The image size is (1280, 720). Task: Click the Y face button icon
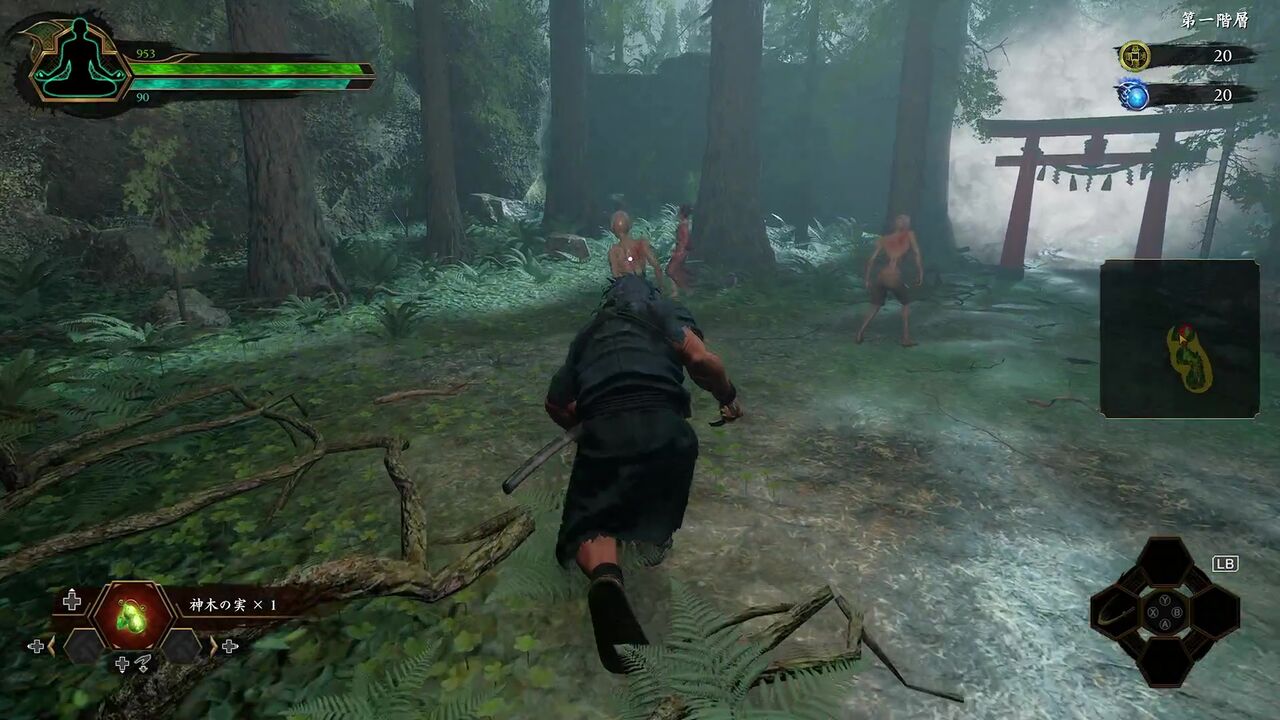(1166, 600)
